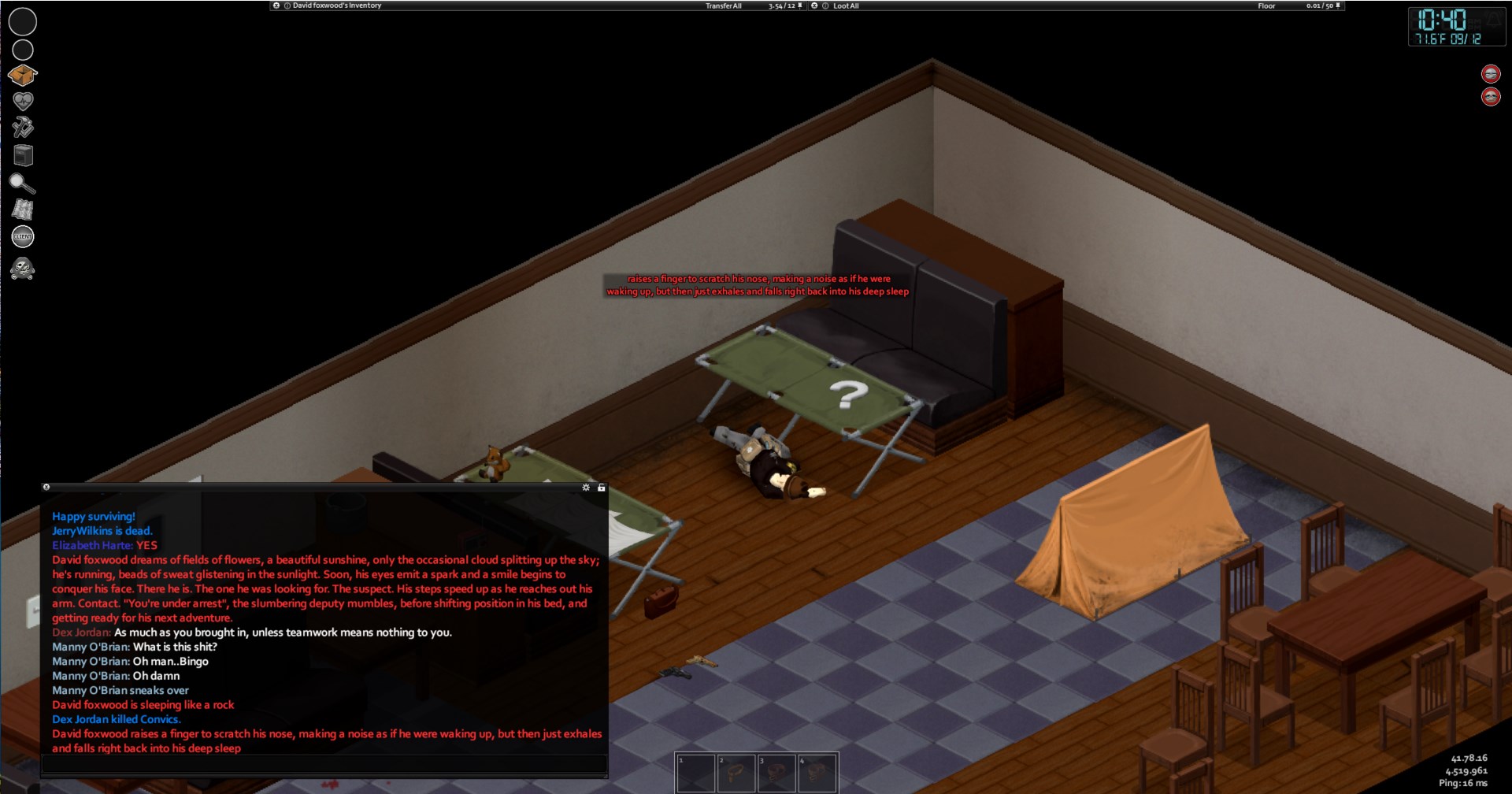Click the primary hand equipped item circle
Viewport: 1512px width, 794px height.
(x=23, y=21)
